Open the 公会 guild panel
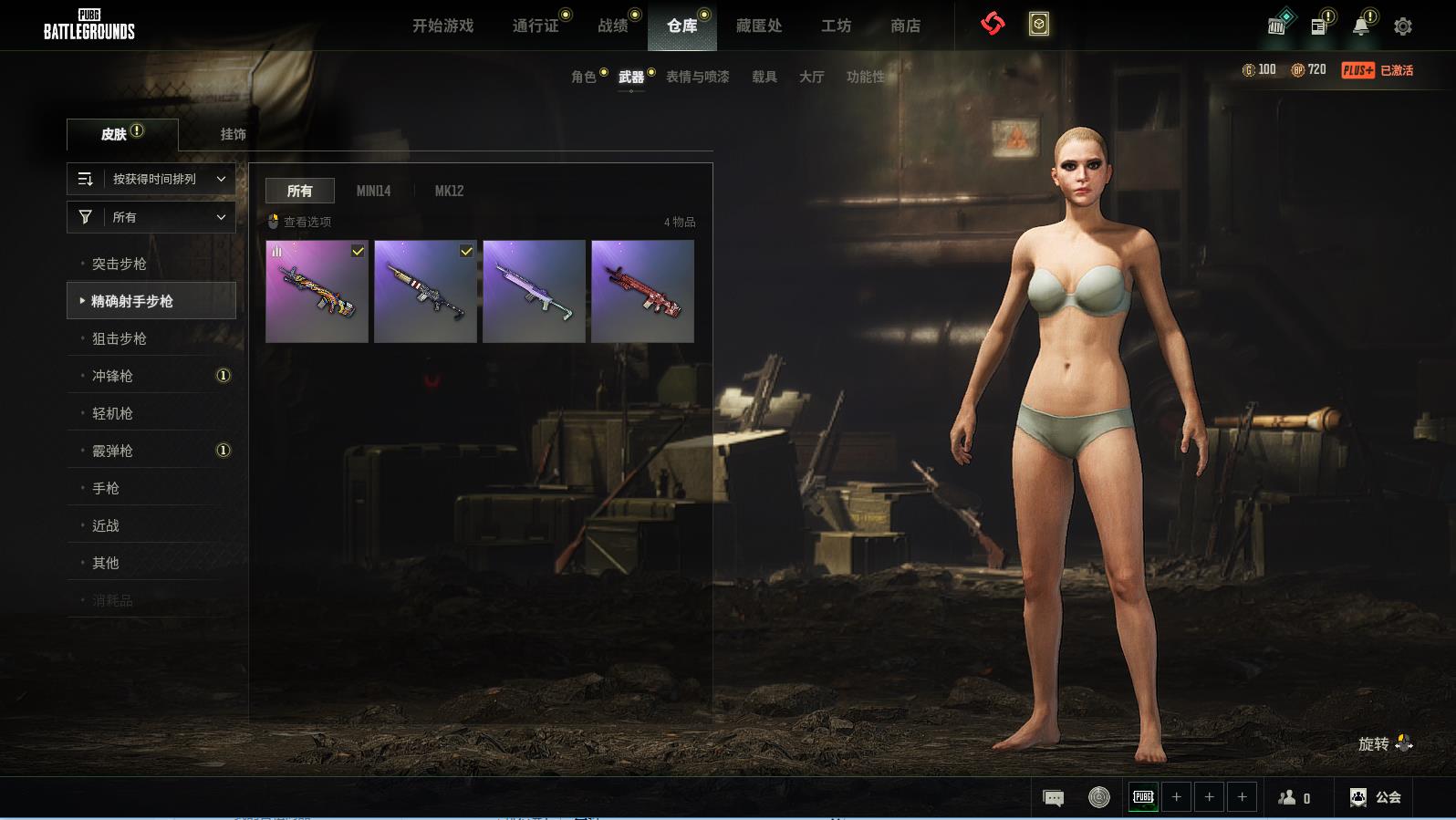 click(1376, 797)
